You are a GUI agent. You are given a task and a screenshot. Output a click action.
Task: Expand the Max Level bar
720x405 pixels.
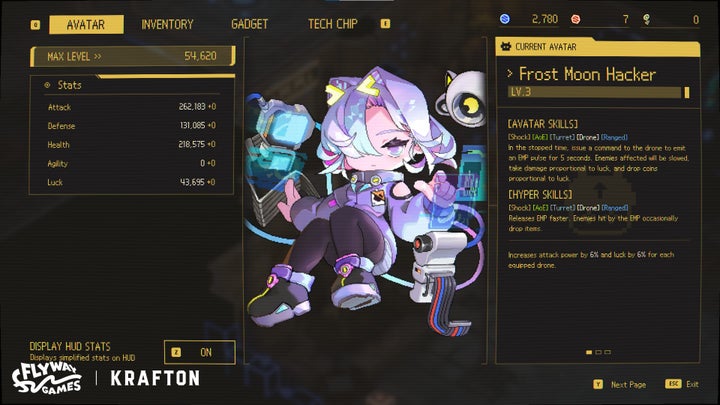point(132,56)
